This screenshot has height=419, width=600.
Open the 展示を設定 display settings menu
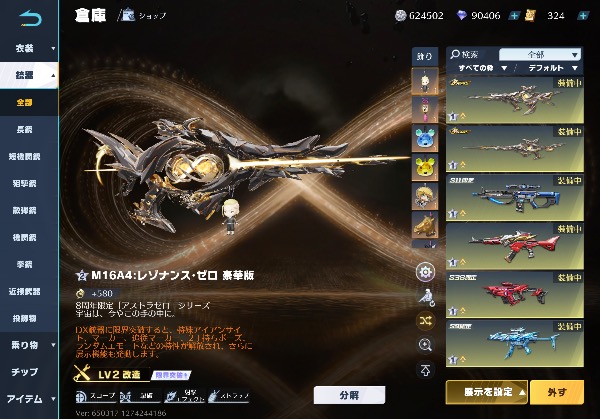(x=493, y=390)
